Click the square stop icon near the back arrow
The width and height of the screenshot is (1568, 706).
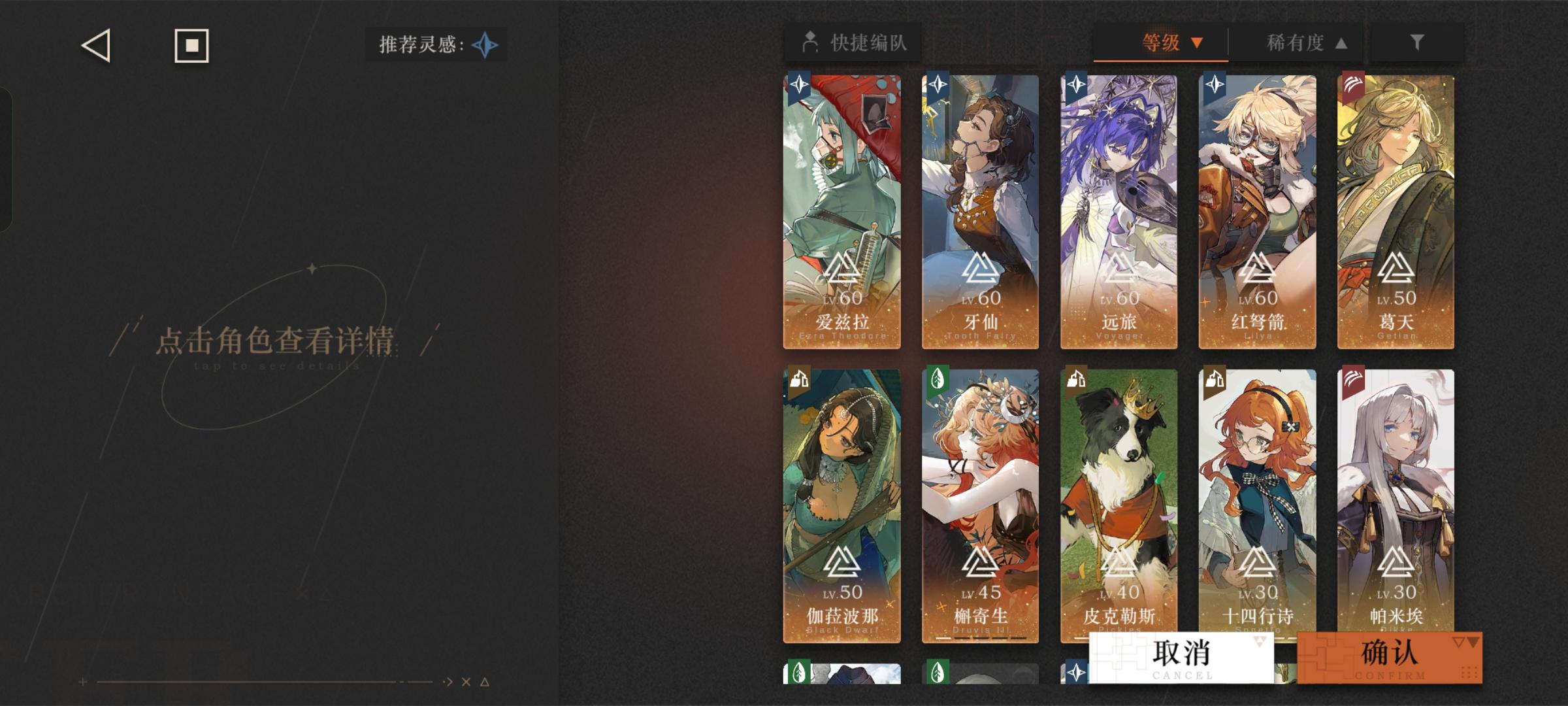191,46
